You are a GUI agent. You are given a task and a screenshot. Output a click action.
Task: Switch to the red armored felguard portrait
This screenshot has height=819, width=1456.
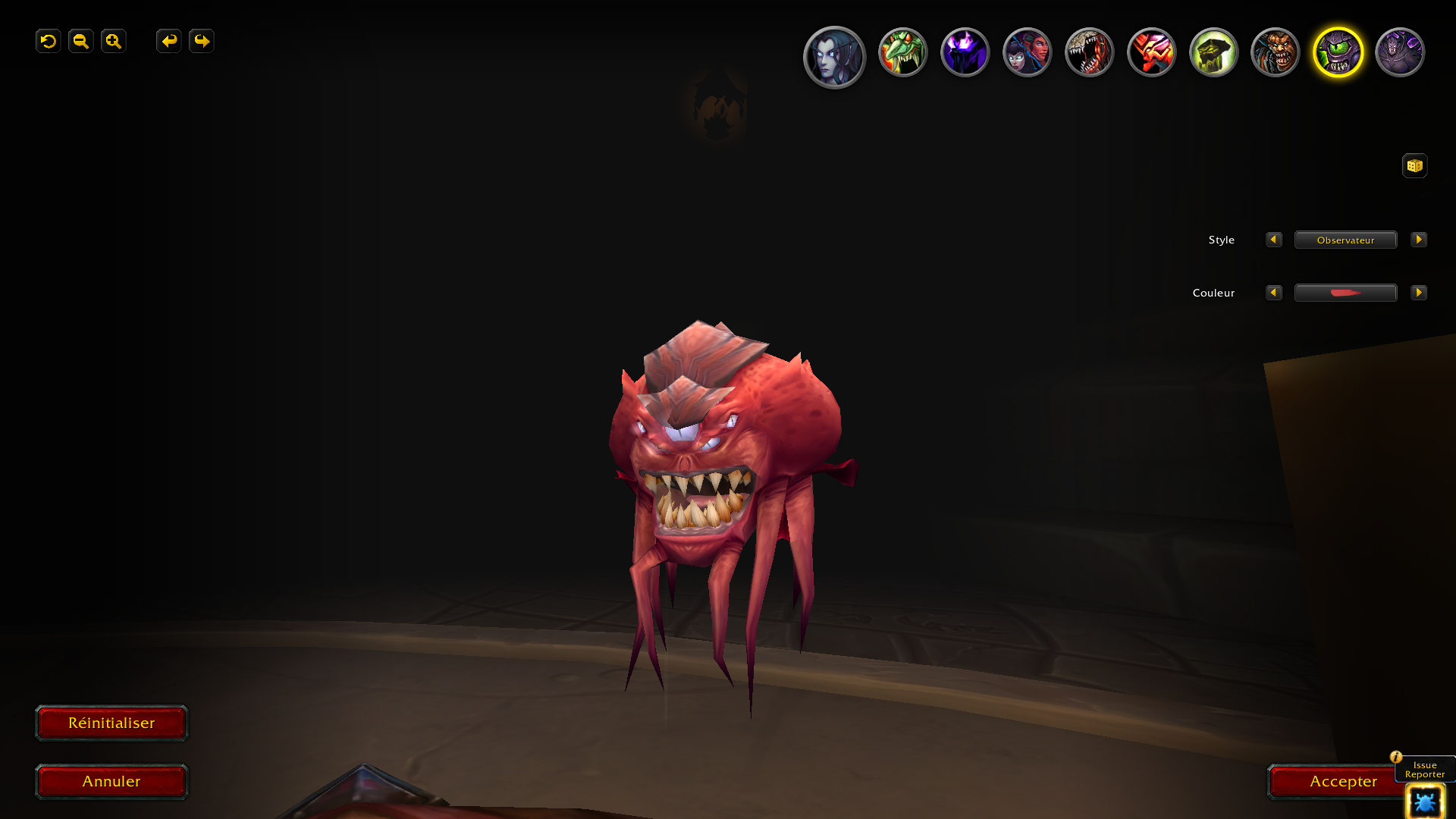coord(1151,52)
